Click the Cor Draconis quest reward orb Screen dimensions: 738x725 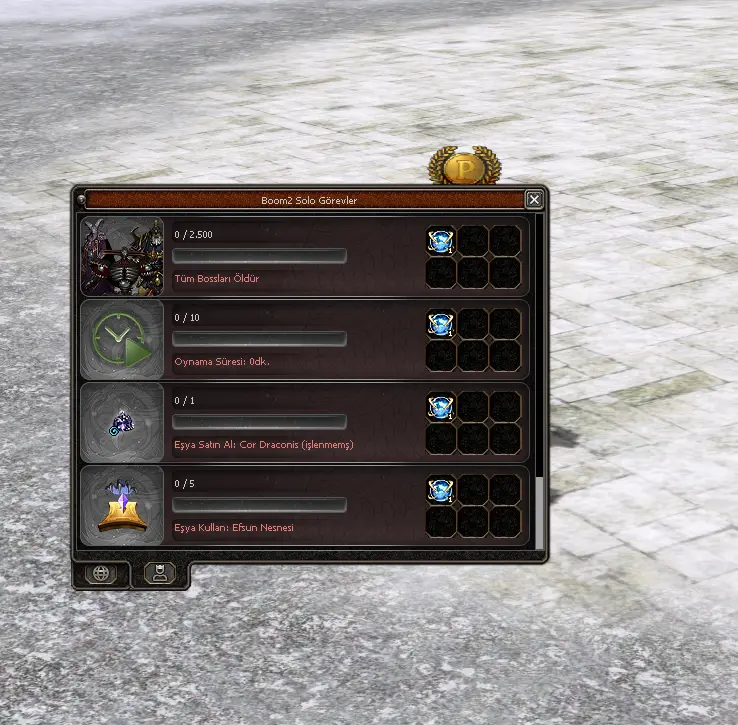(x=440, y=406)
